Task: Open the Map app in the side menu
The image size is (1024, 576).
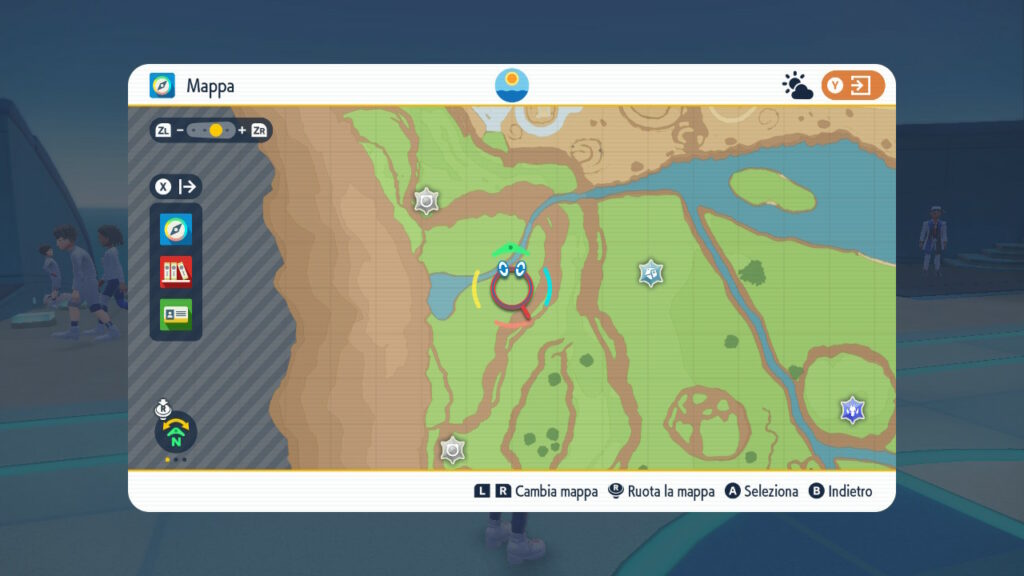Action: [x=176, y=230]
